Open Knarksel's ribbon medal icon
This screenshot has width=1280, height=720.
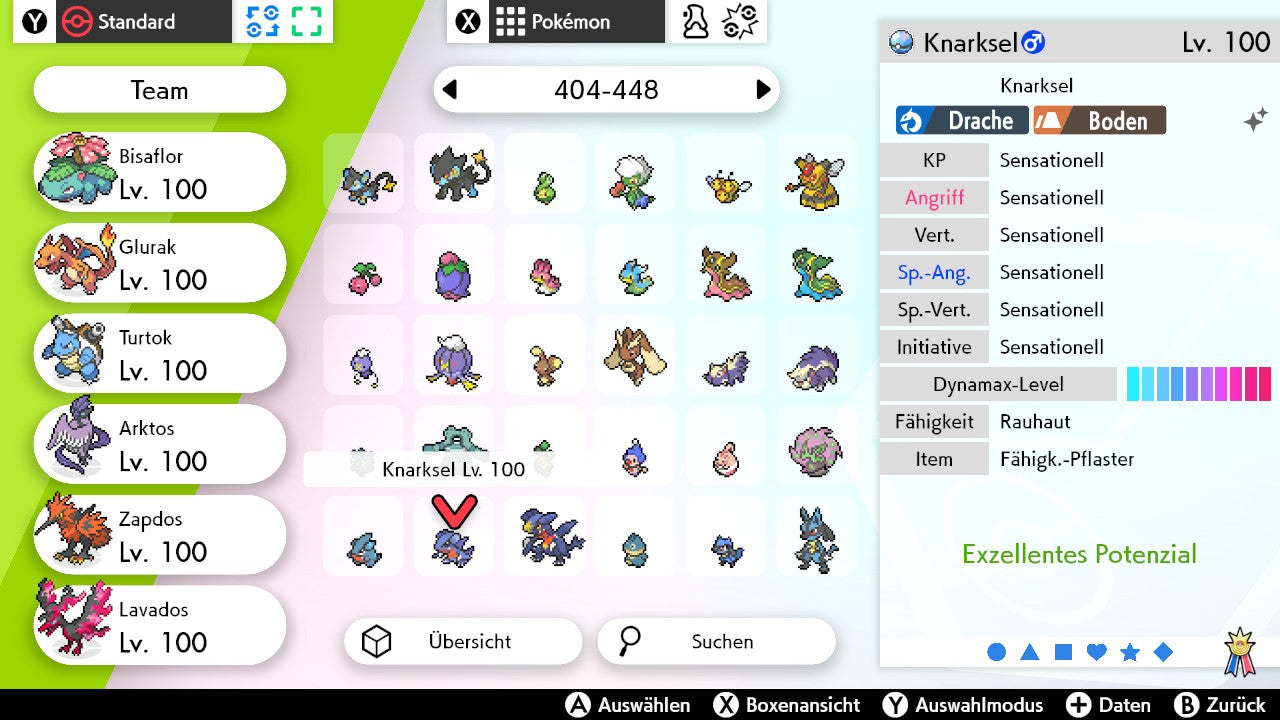pos(1241,649)
